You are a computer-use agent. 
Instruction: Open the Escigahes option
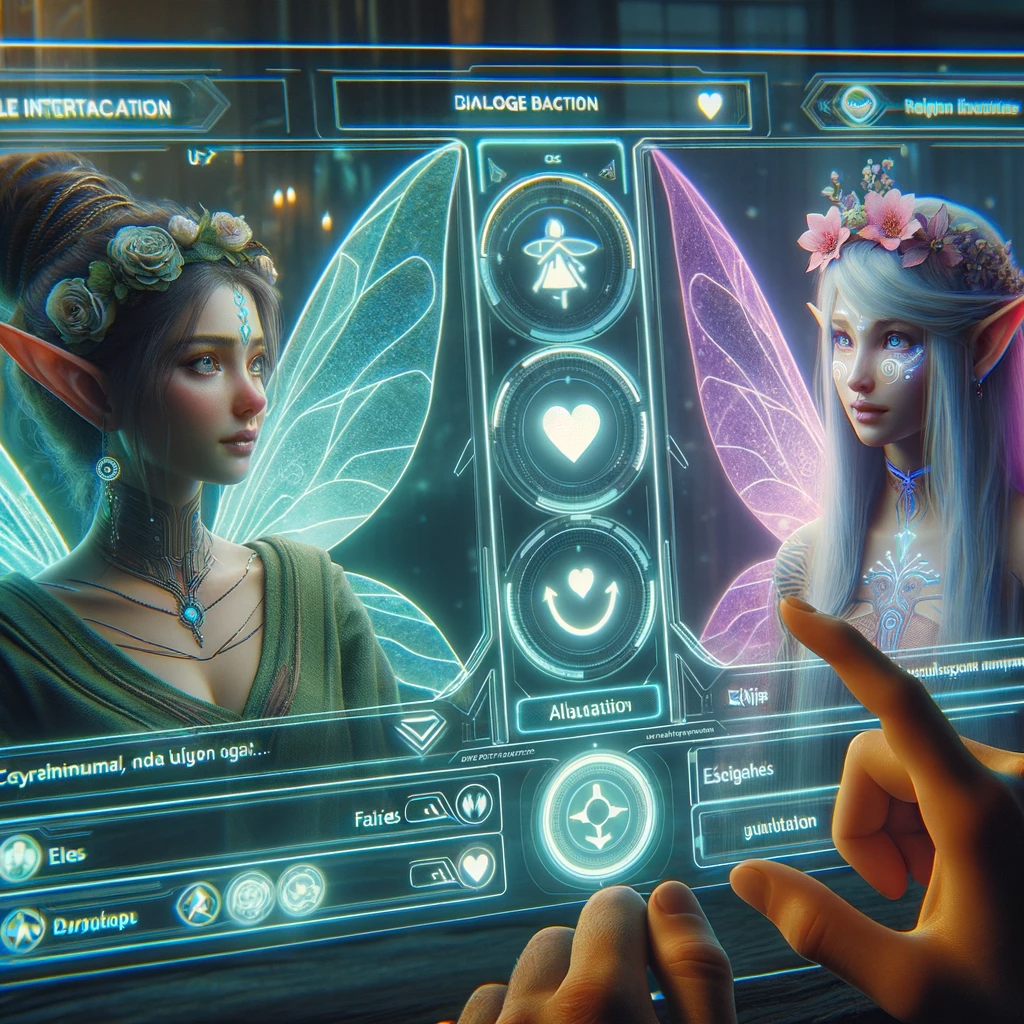click(760, 773)
